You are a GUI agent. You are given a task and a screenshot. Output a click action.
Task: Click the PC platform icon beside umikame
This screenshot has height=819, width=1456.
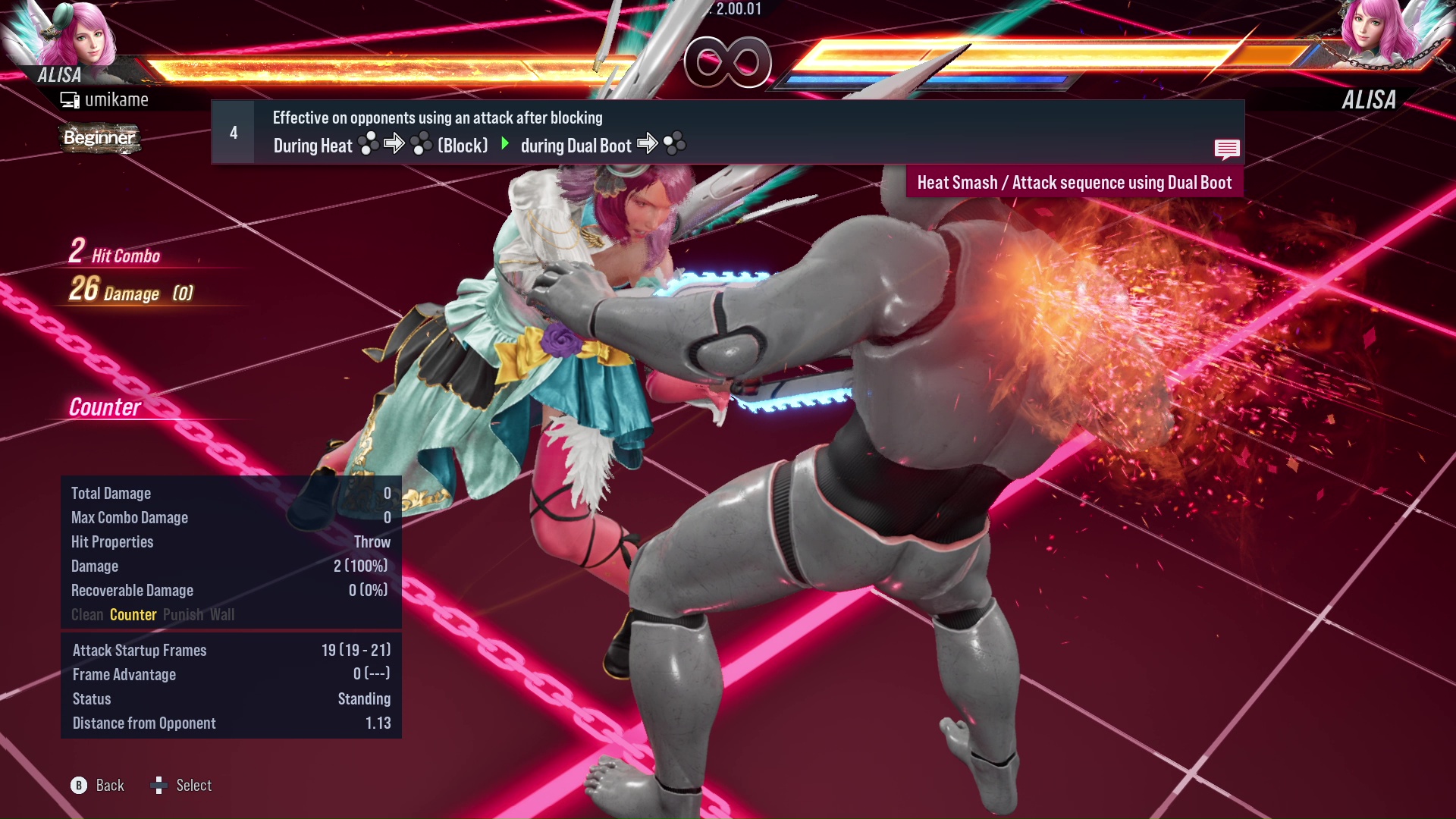click(70, 99)
